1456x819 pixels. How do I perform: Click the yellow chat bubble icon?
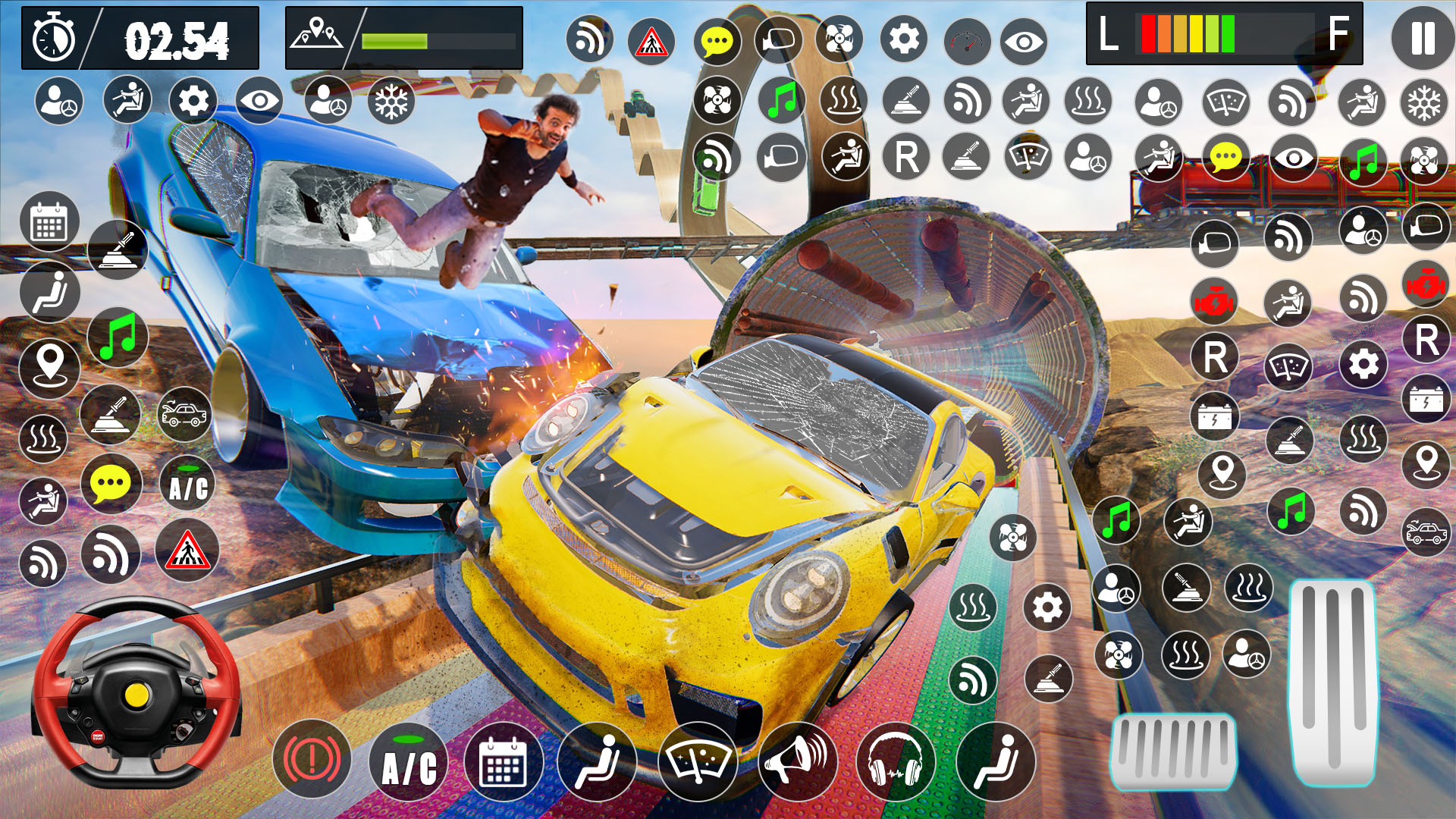(x=717, y=42)
